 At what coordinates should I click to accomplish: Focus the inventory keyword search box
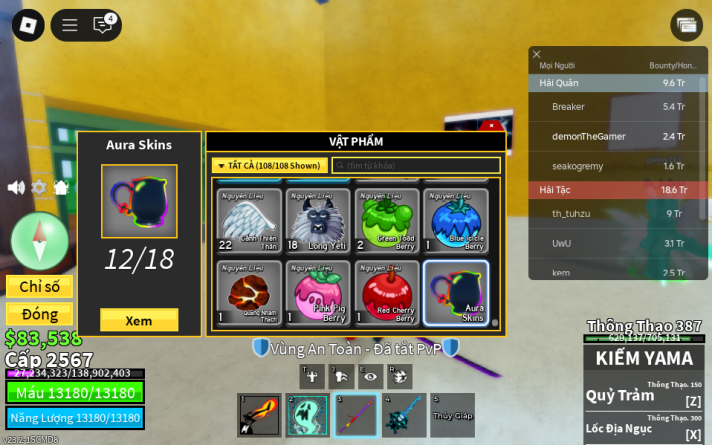(x=415, y=165)
